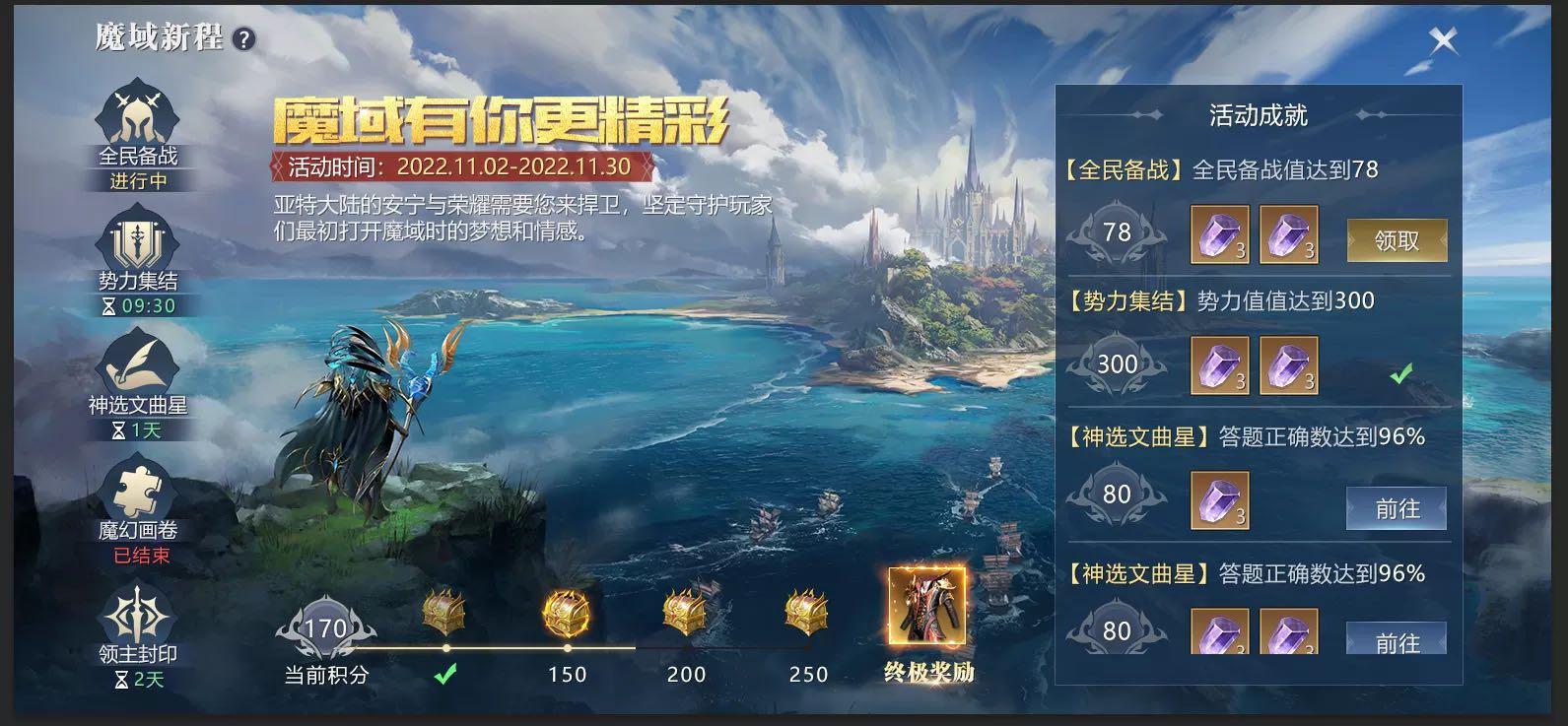Claim rewards with the 领取 button
The width and height of the screenshot is (1568, 726).
tap(1397, 238)
